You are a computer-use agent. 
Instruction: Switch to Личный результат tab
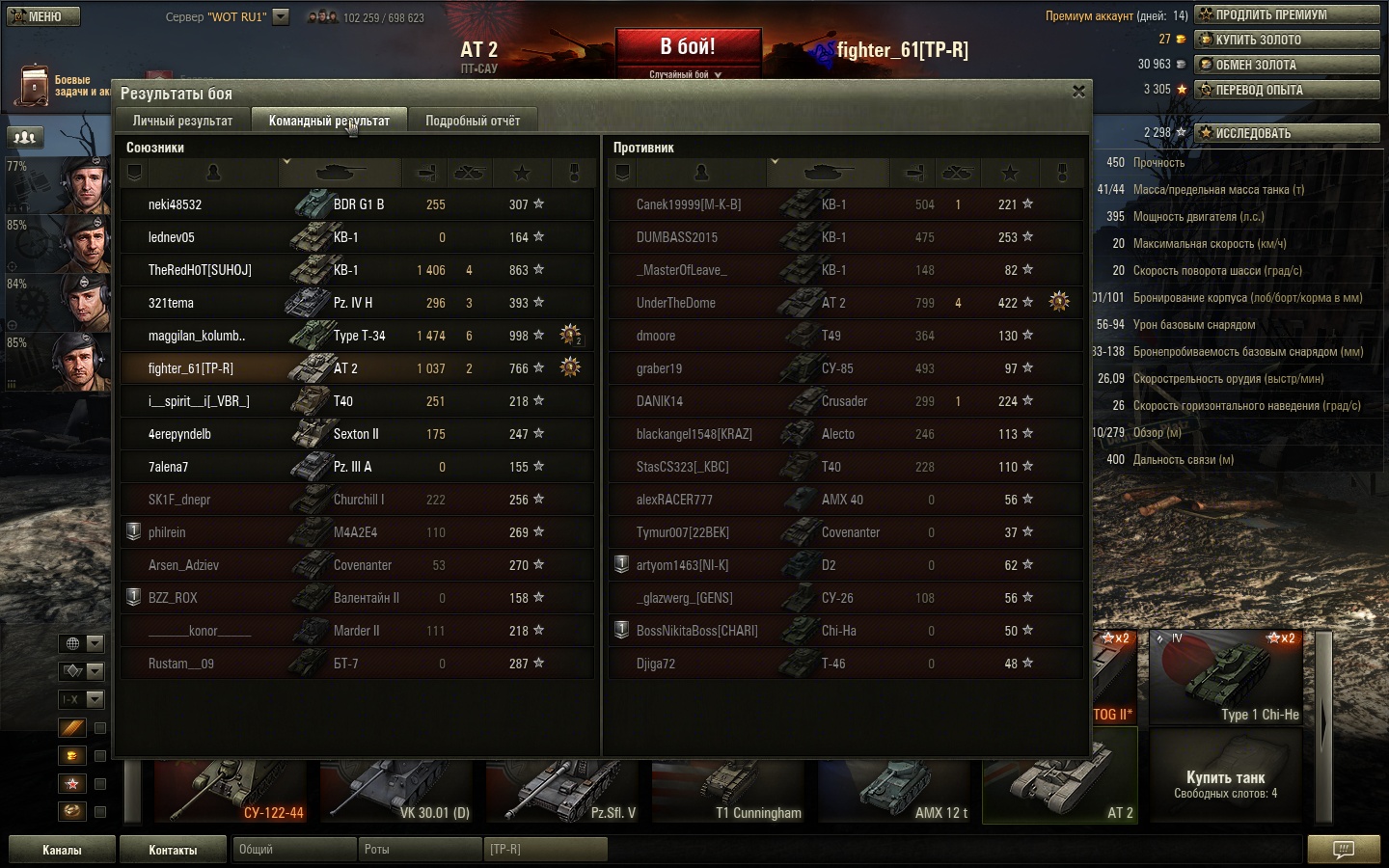pyautogui.click(x=182, y=121)
